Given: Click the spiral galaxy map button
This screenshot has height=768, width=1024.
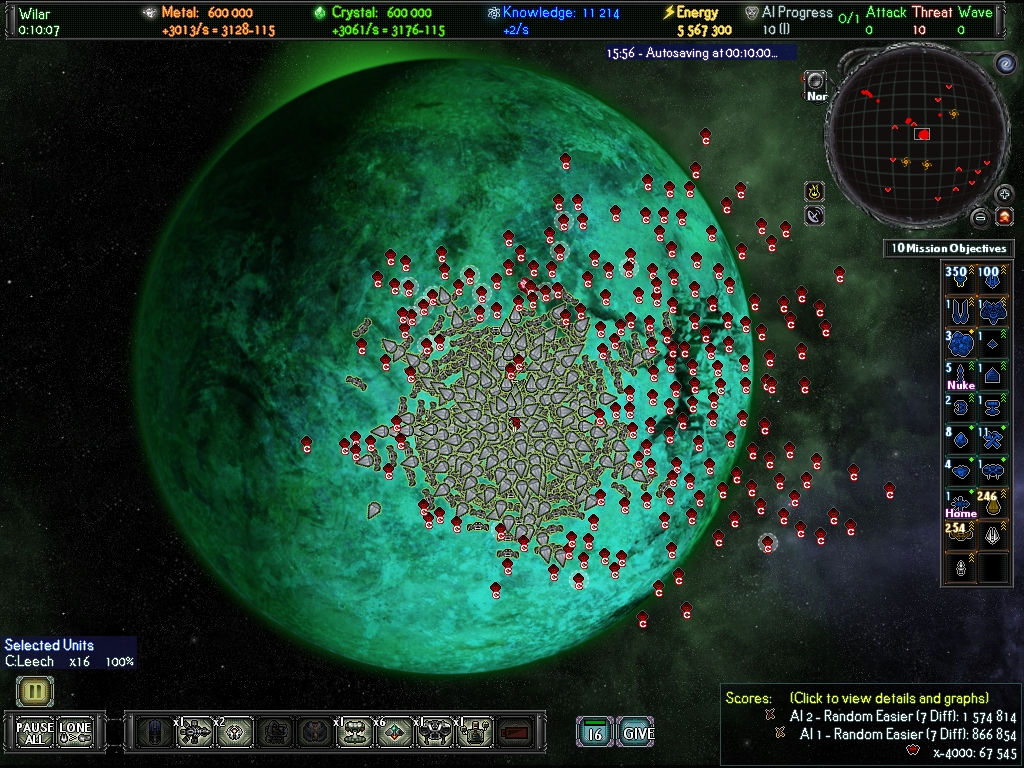Looking at the screenshot, I should (1004, 66).
